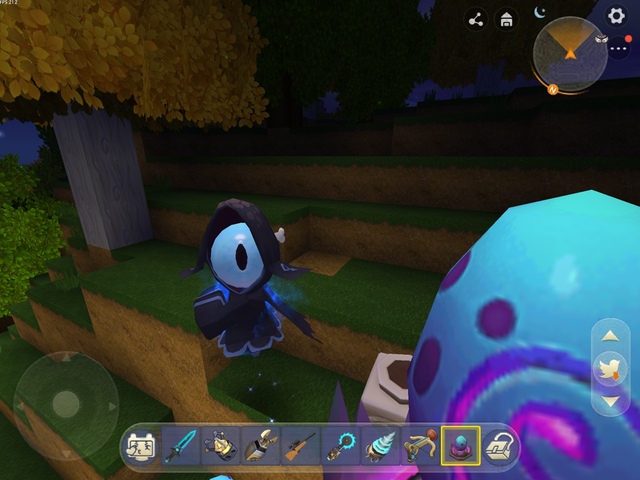
Task: Tap the virtual movement joystick
Action: tap(66, 403)
